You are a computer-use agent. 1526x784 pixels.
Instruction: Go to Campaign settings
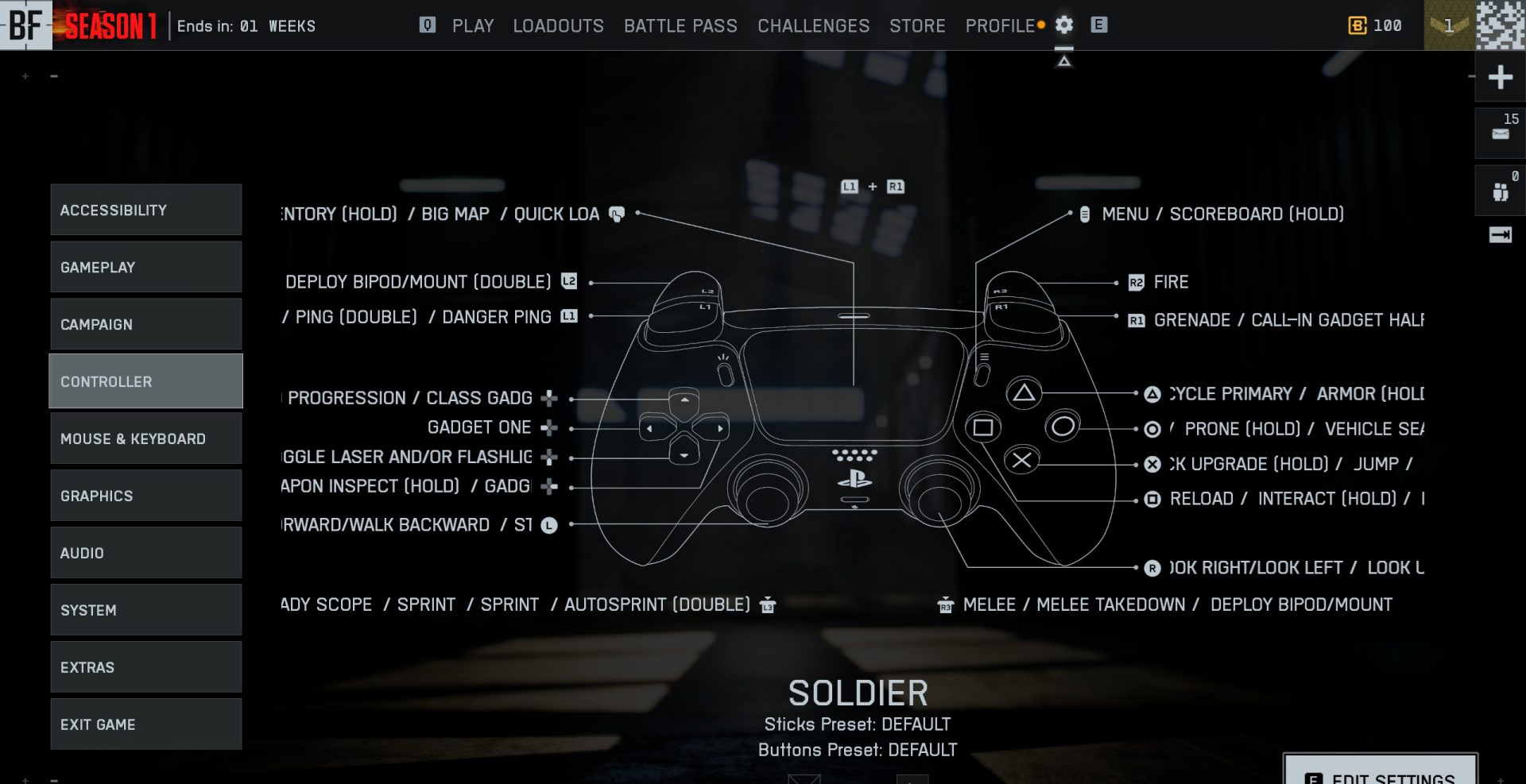click(x=146, y=324)
